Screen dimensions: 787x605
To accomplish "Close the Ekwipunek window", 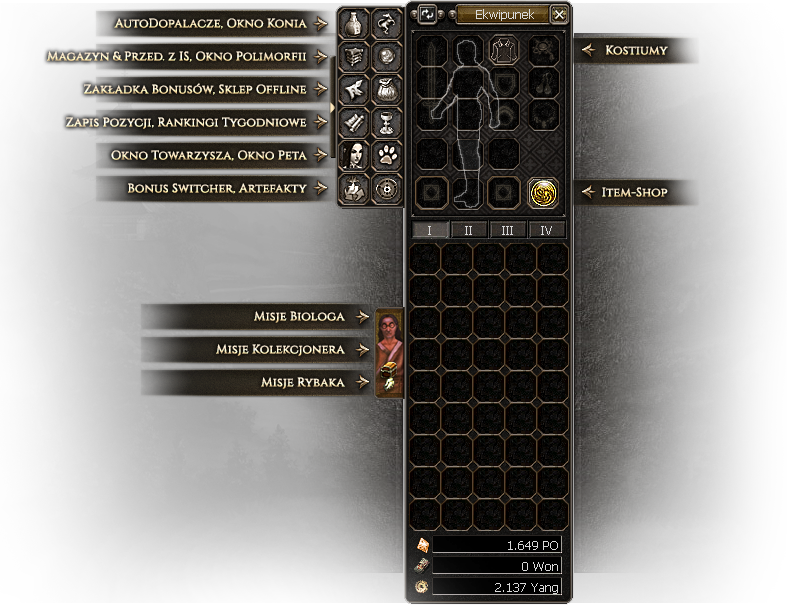I will point(559,14).
